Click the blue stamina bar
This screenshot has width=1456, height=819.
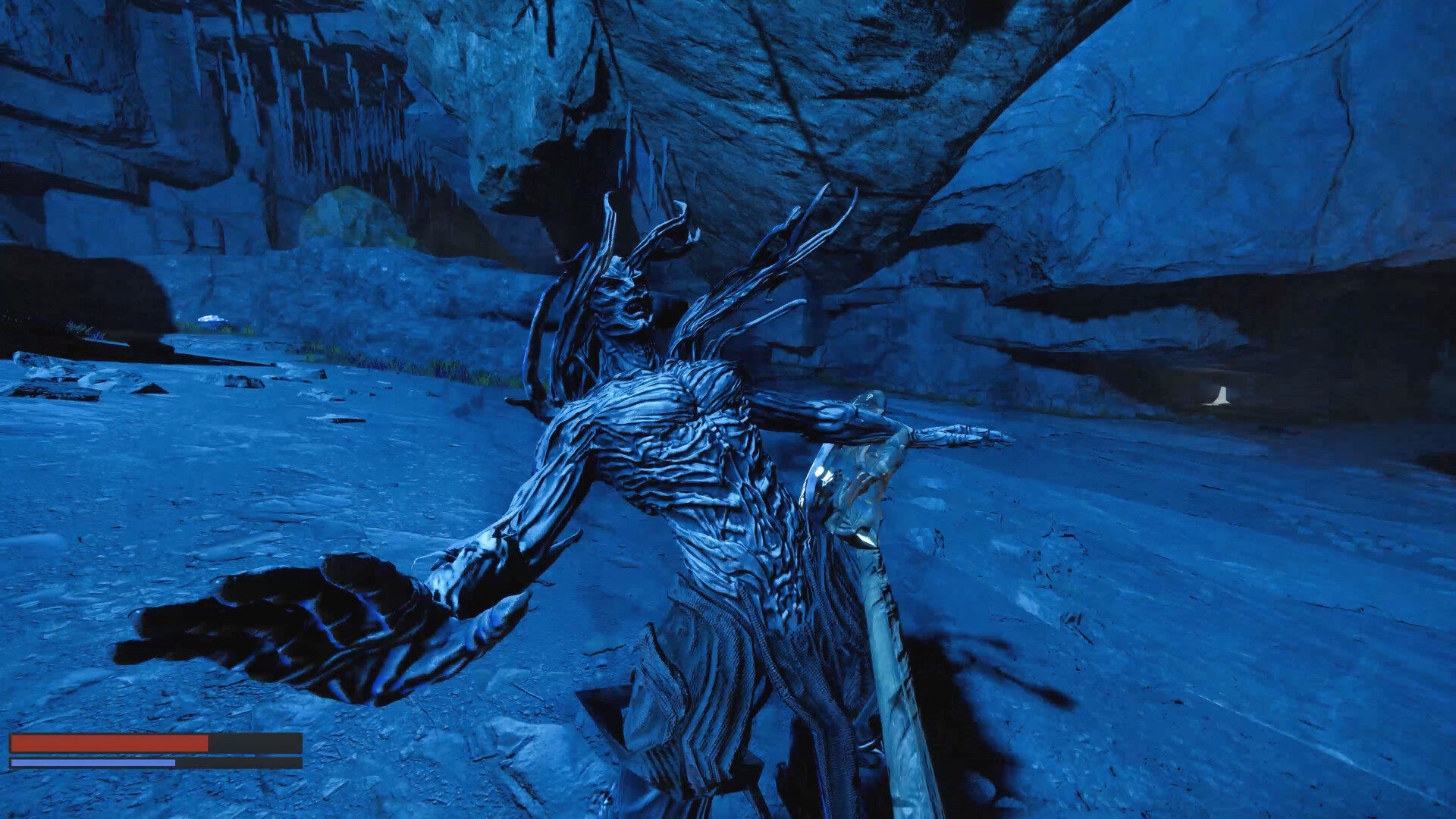[x=91, y=763]
